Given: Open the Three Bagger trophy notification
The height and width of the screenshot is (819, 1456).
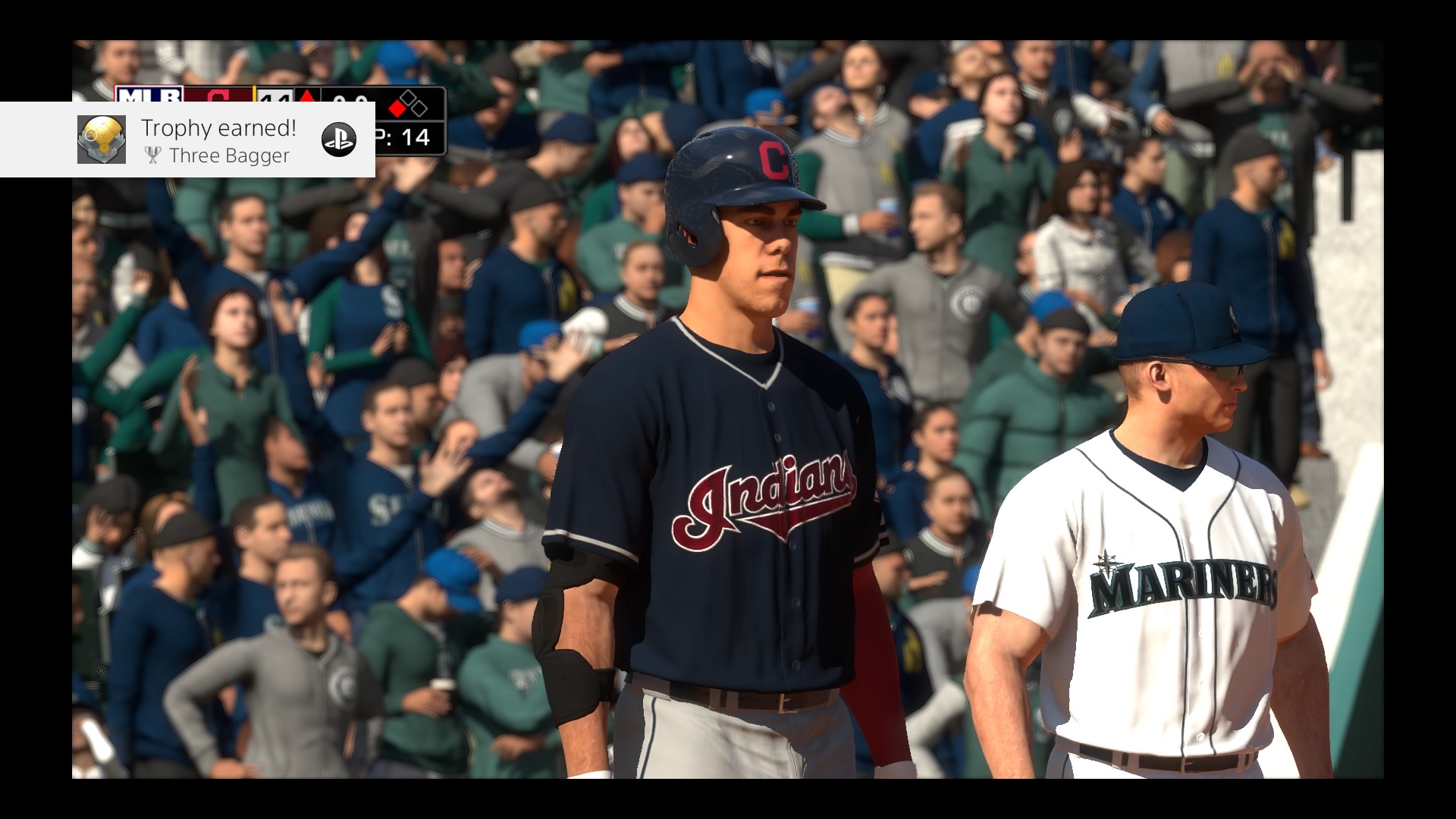Looking at the screenshot, I should click(x=218, y=141).
